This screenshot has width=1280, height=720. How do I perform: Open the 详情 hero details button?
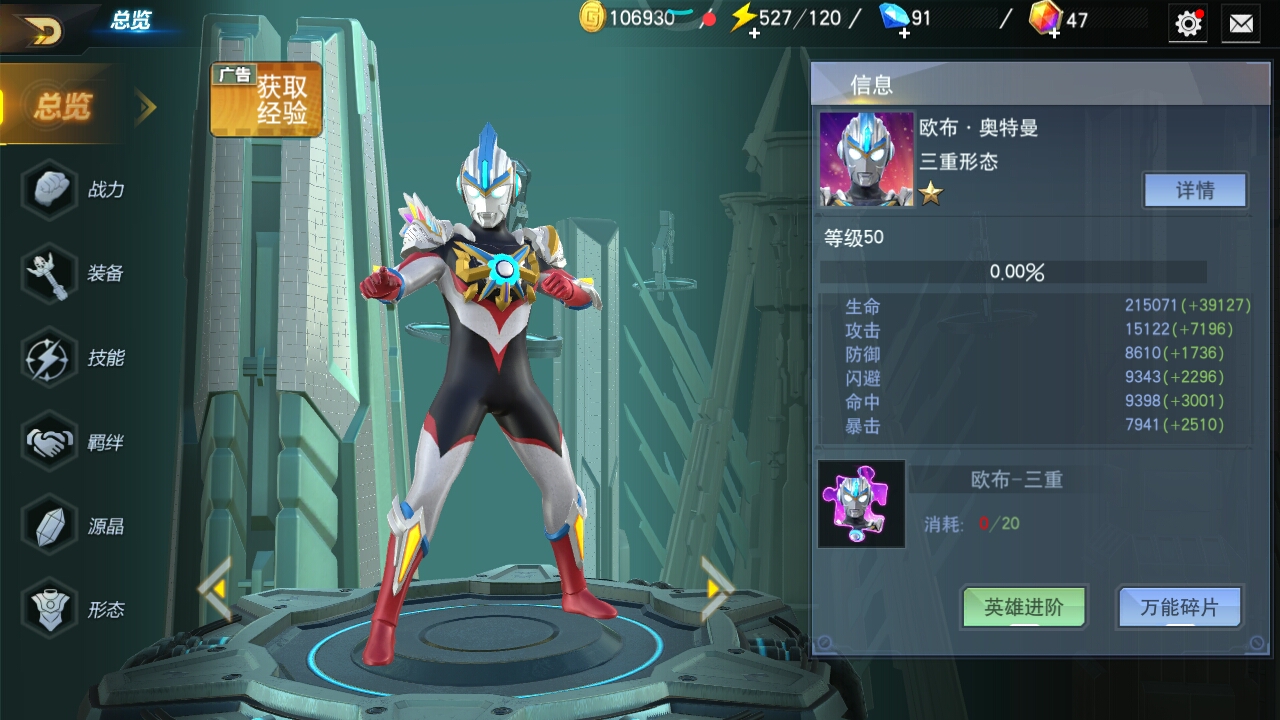click(1196, 190)
